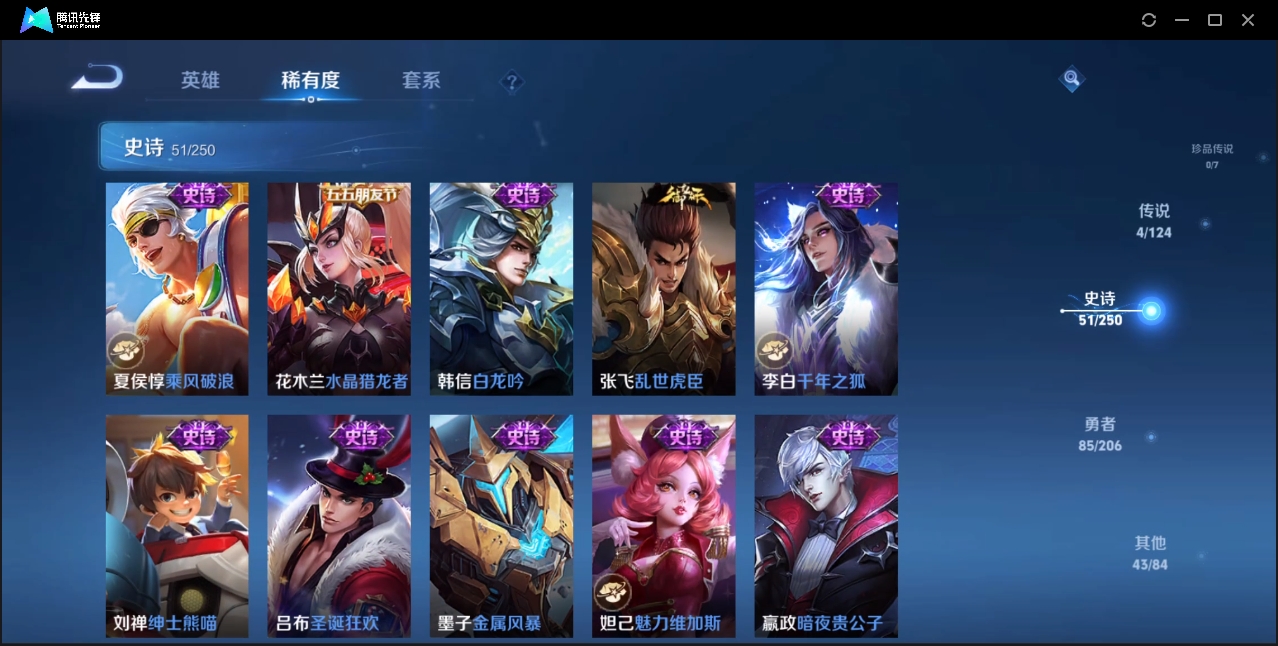Show the 勇者 rarity section

click(1100, 434)
